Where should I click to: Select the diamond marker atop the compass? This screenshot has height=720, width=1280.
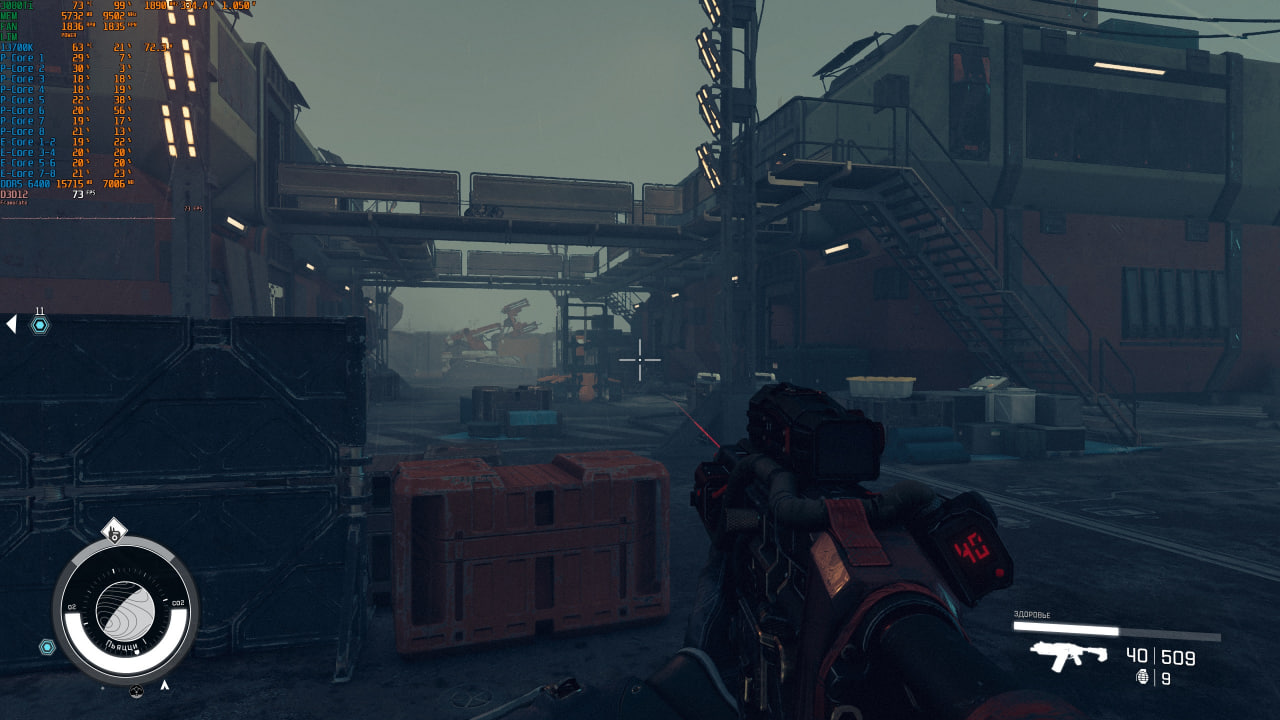tap(114, 531)
